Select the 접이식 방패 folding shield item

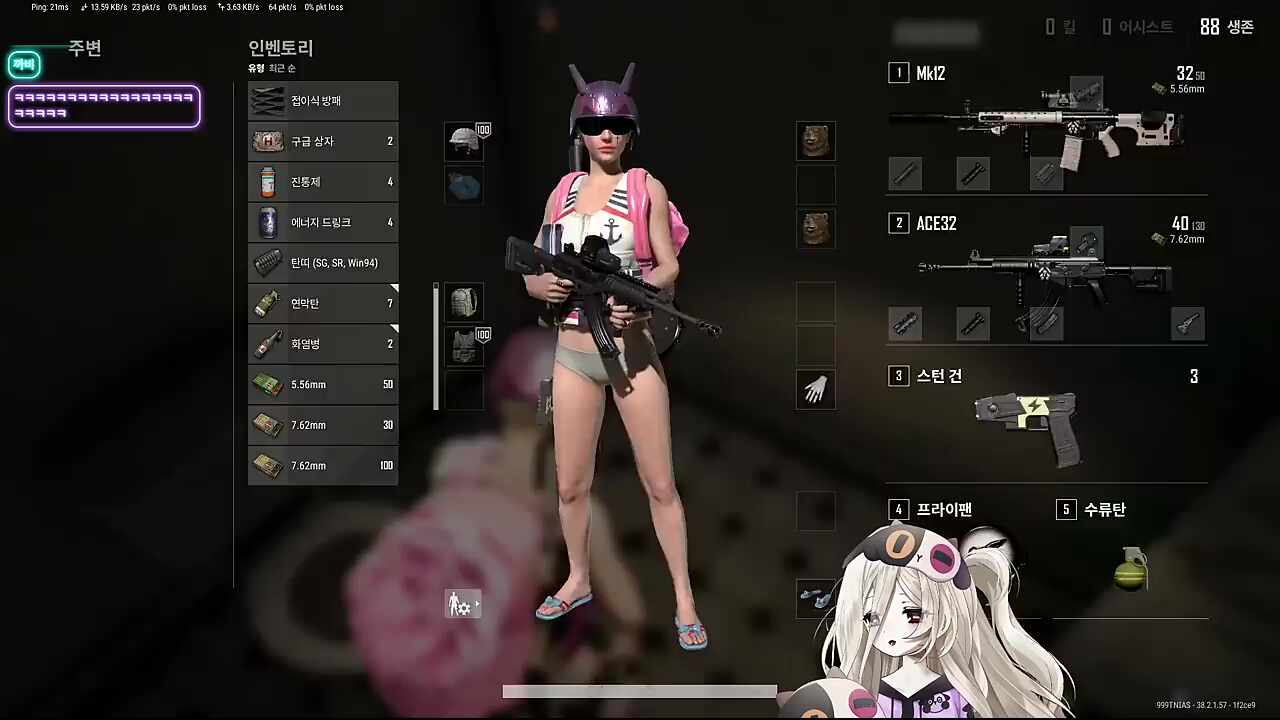click(322, 100)
